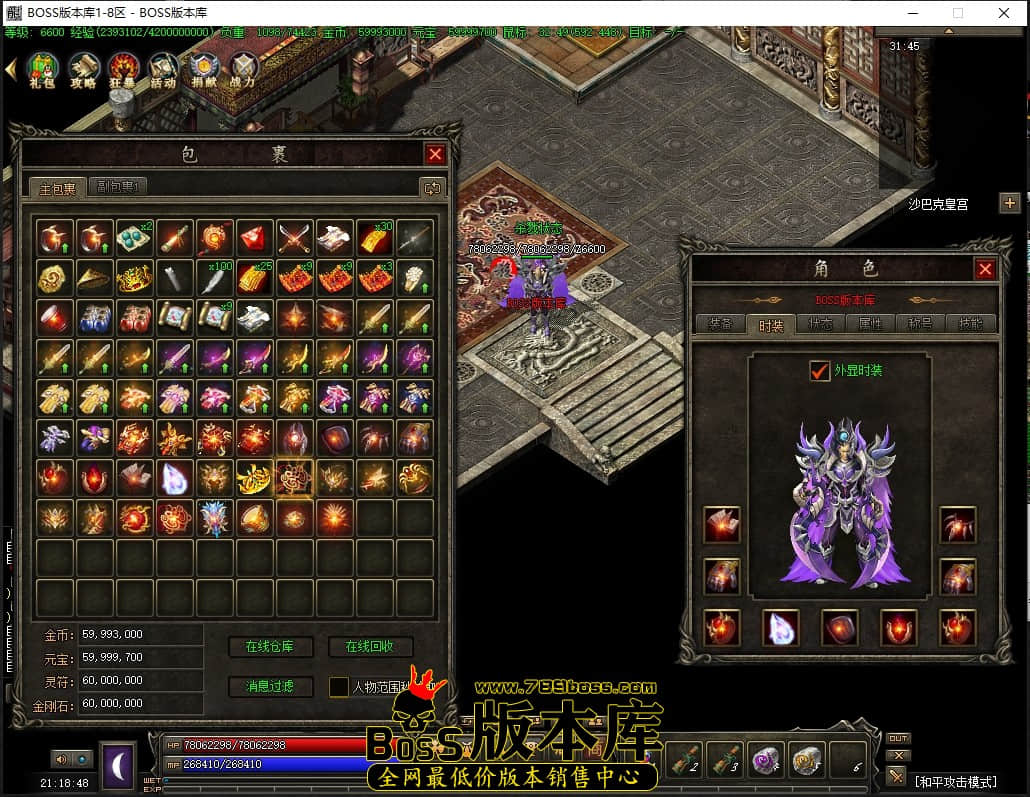Show the 技能 skills tab
1030x797 pixels.
(970, 324)
